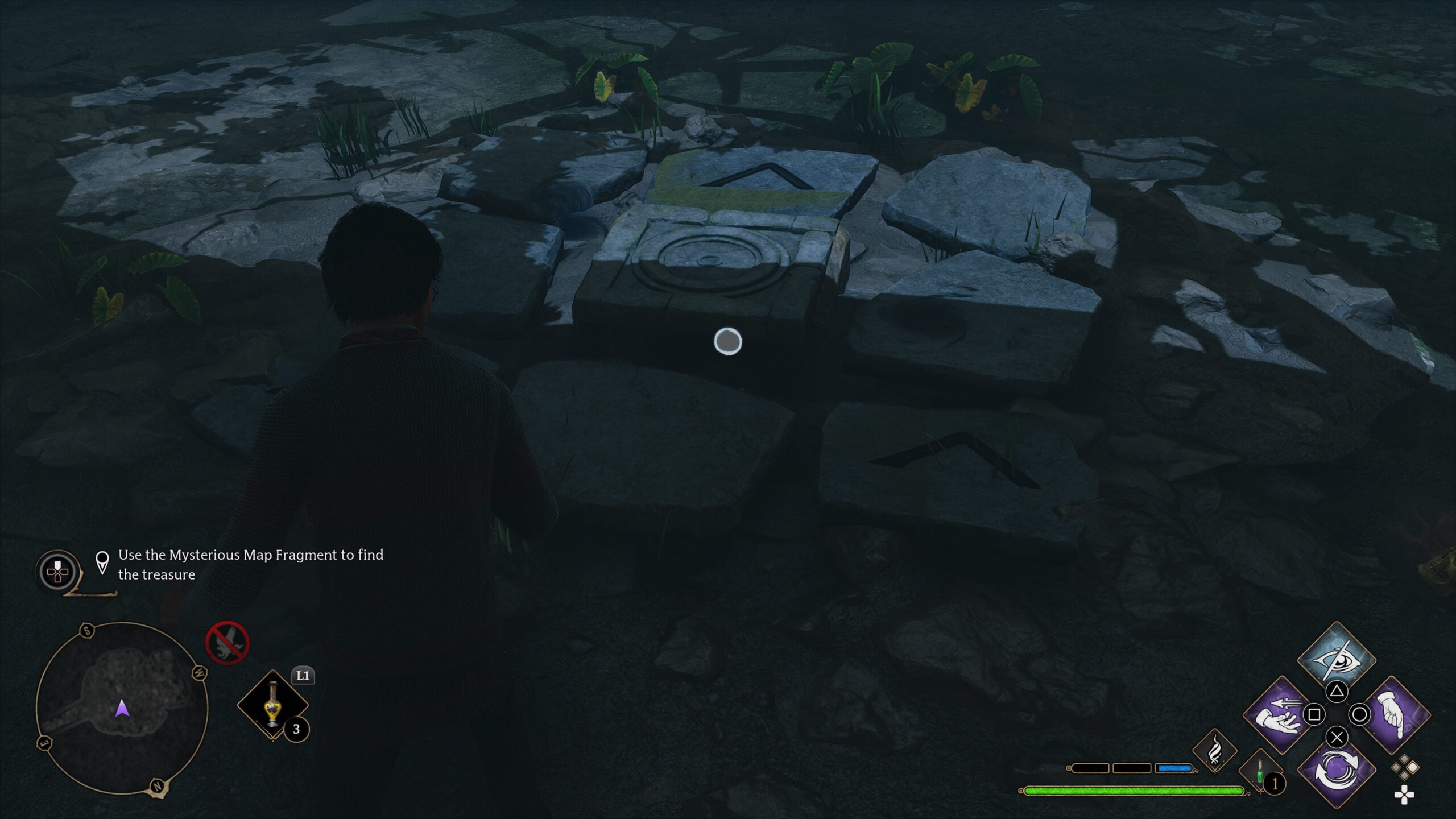Select the yellow potion tool slot
This screenshot has width=1456, height=819.
[273, 705]
